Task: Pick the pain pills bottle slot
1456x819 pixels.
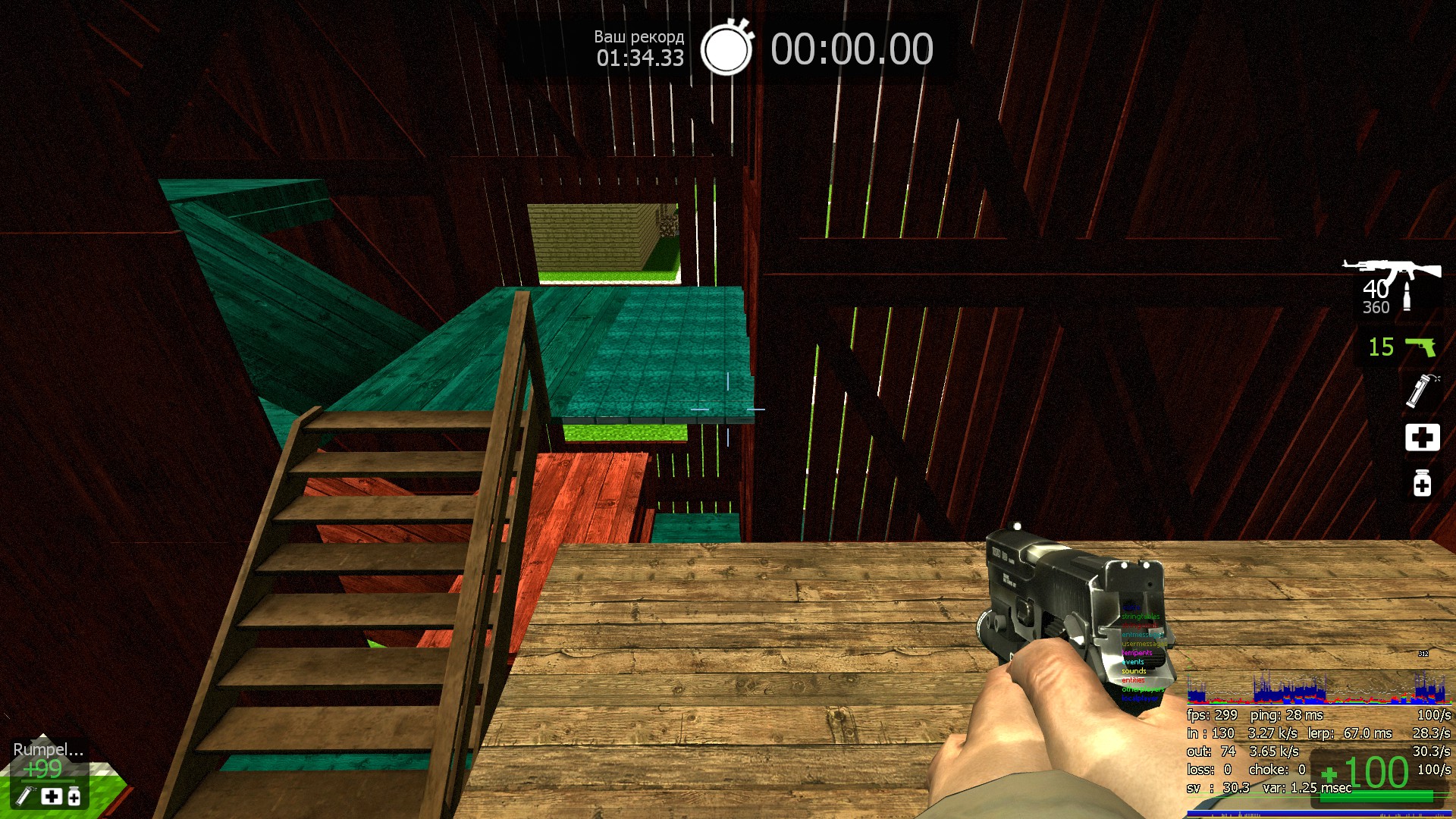Action: click(x=1422, y=483)
